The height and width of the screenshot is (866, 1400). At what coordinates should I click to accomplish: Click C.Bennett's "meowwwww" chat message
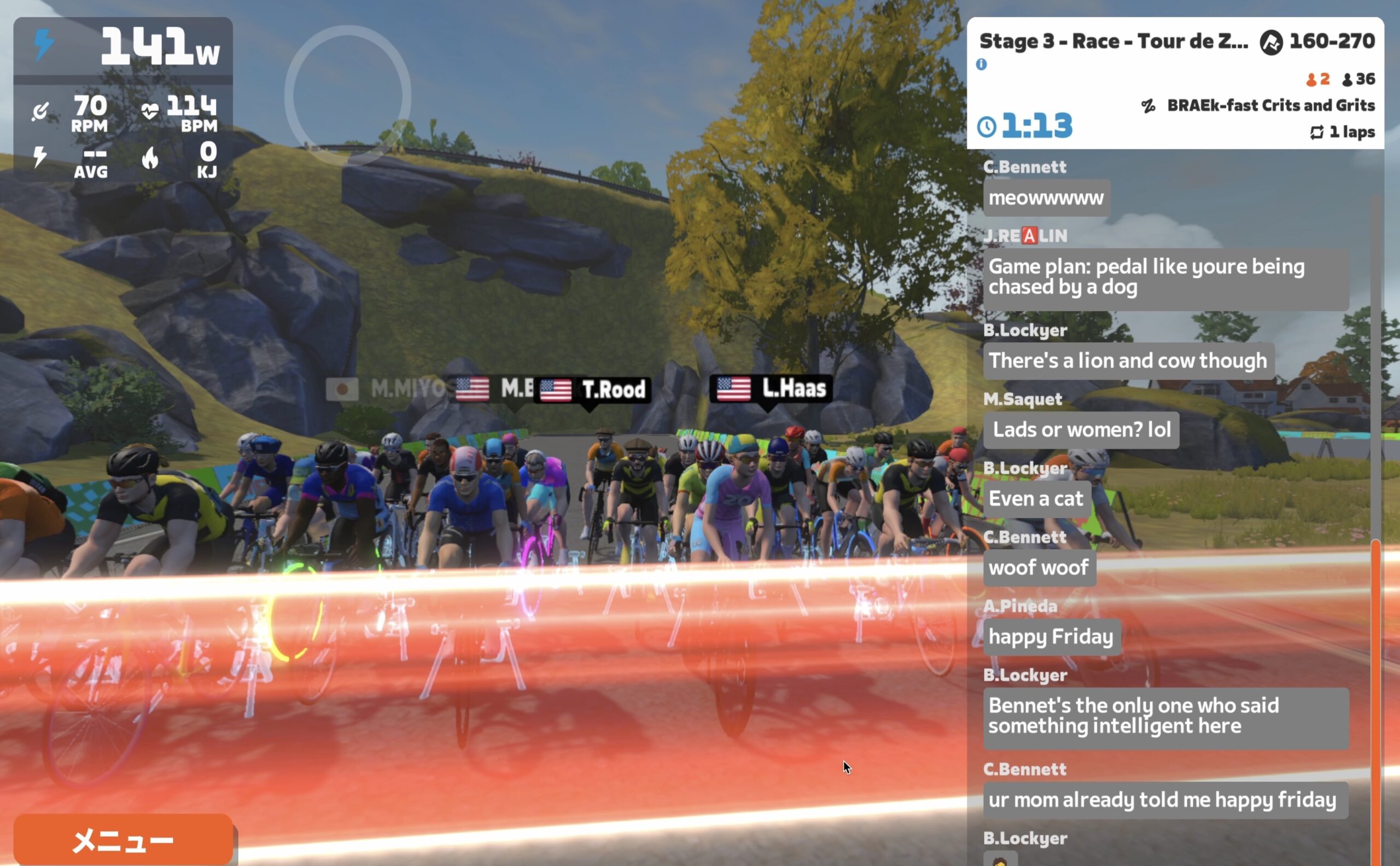coord(1046,197)
